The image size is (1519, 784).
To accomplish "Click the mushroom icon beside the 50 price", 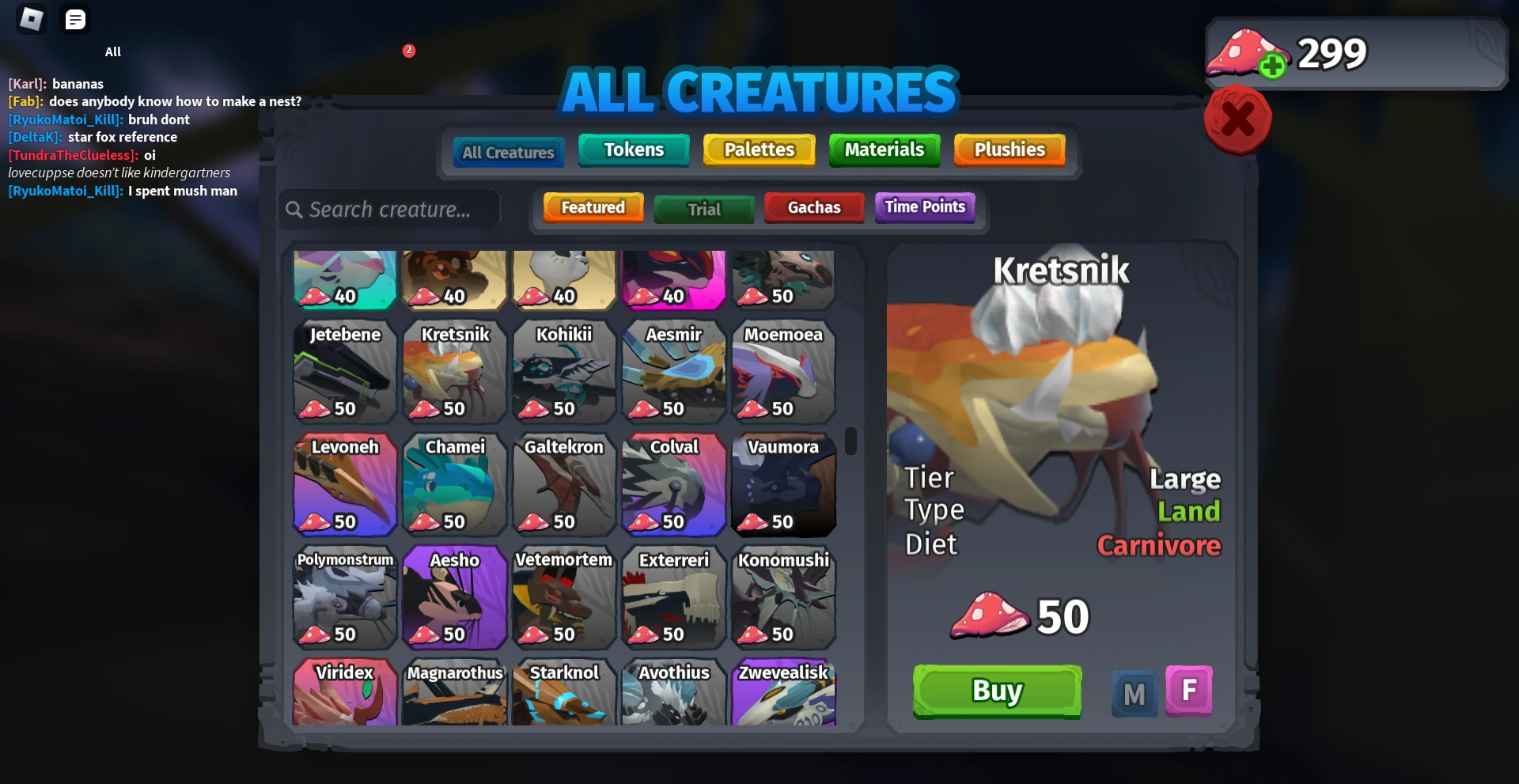I will pos(989,616).
